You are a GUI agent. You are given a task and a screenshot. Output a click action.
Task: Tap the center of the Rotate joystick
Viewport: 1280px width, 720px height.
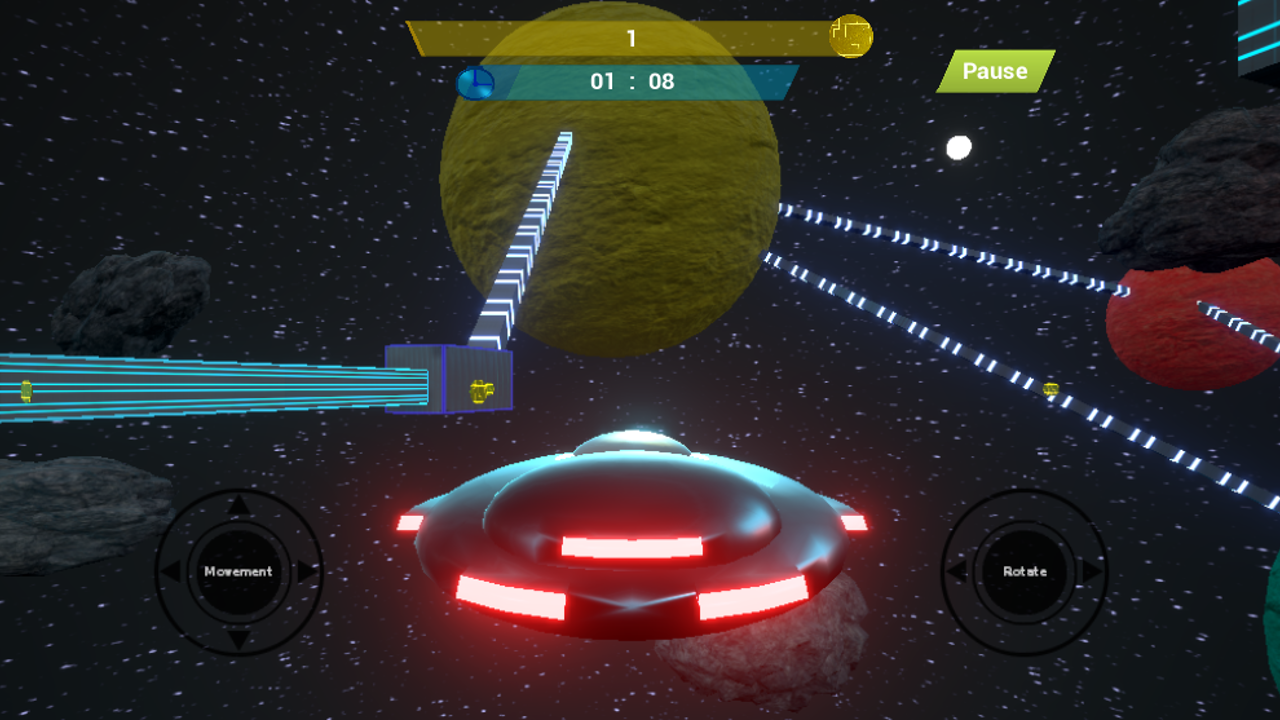1025,571
